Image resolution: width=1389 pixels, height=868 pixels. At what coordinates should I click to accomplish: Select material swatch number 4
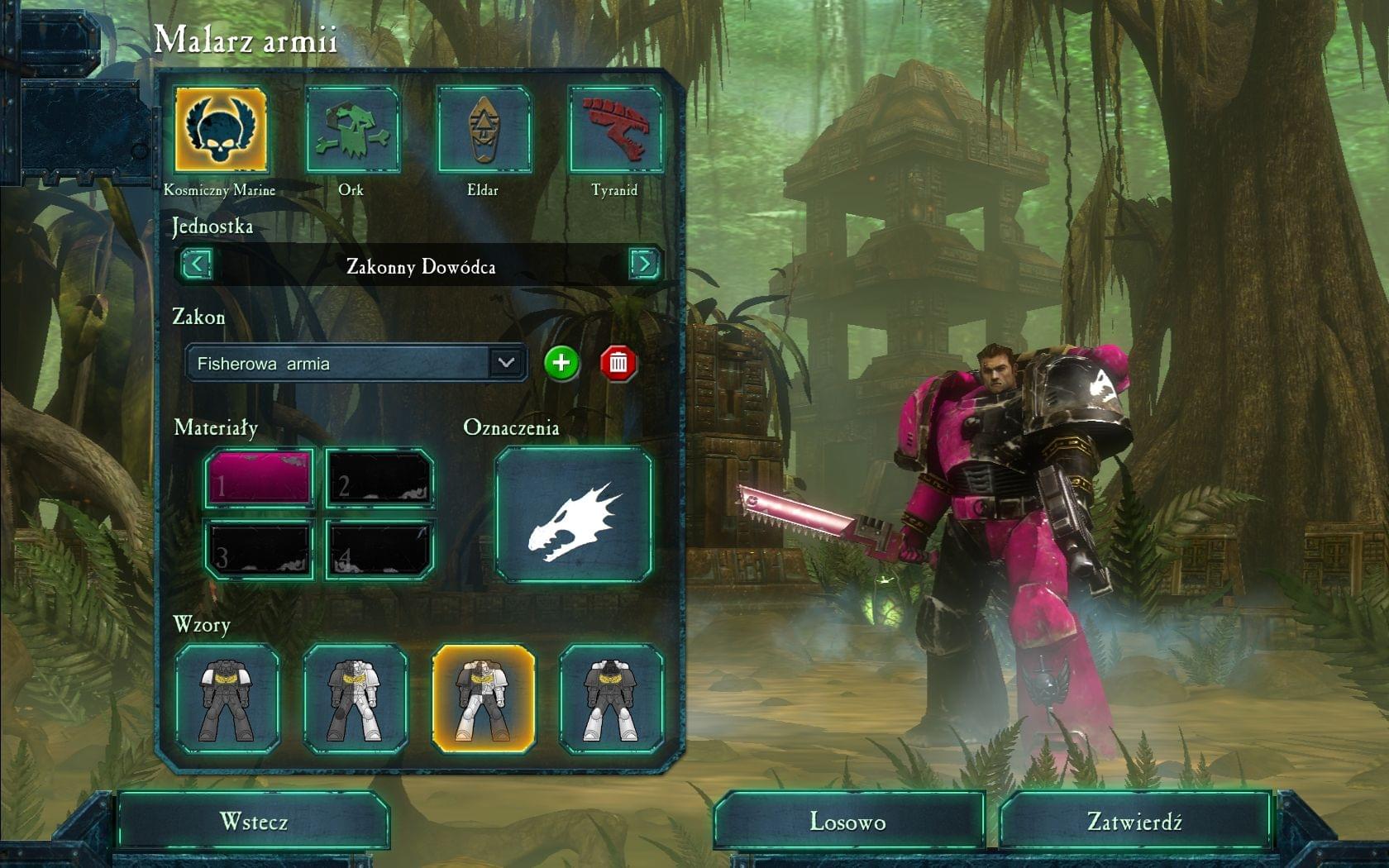(x=379, y=549)
